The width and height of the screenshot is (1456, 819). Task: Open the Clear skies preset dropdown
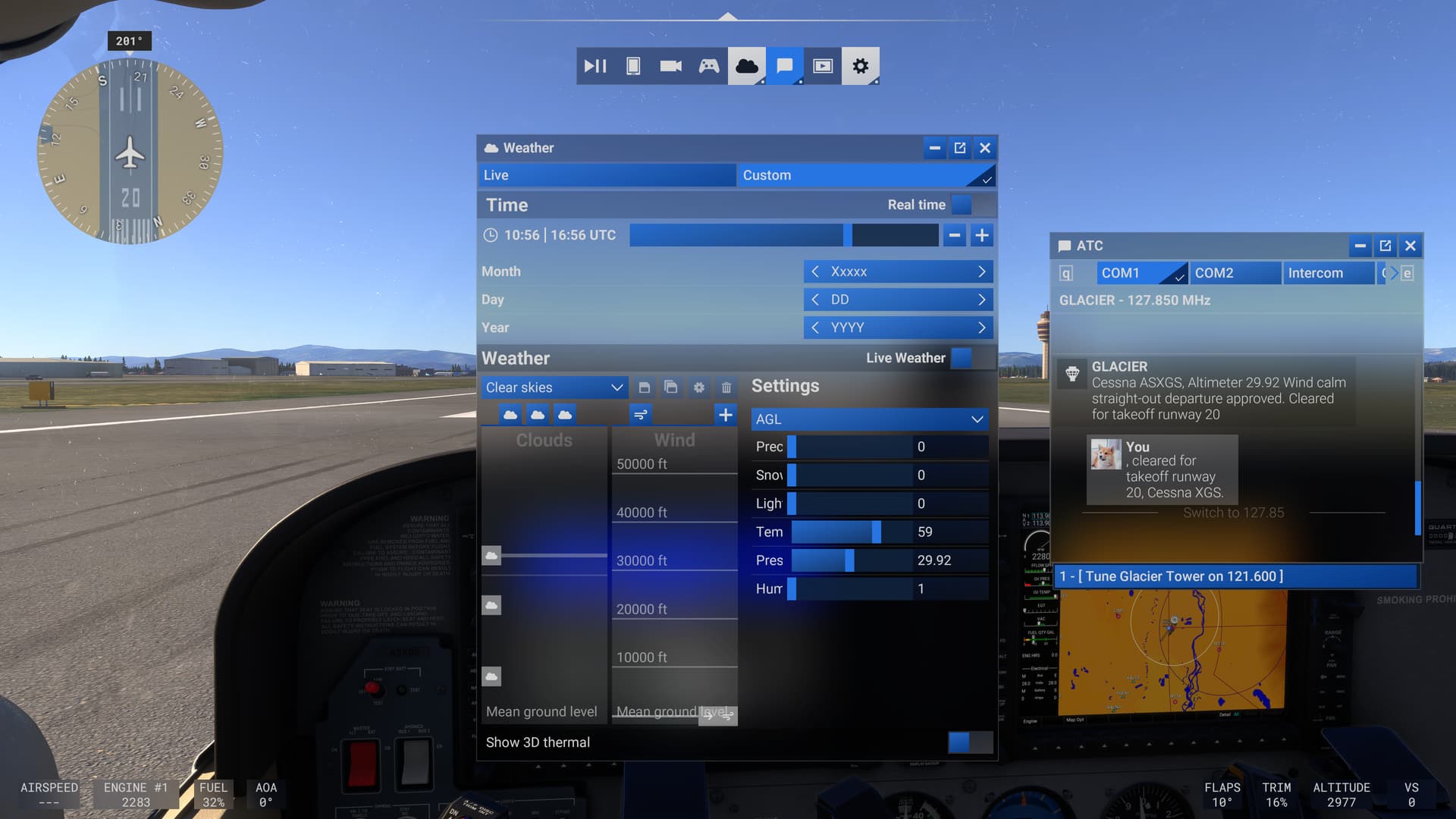[x=554, y=387]
